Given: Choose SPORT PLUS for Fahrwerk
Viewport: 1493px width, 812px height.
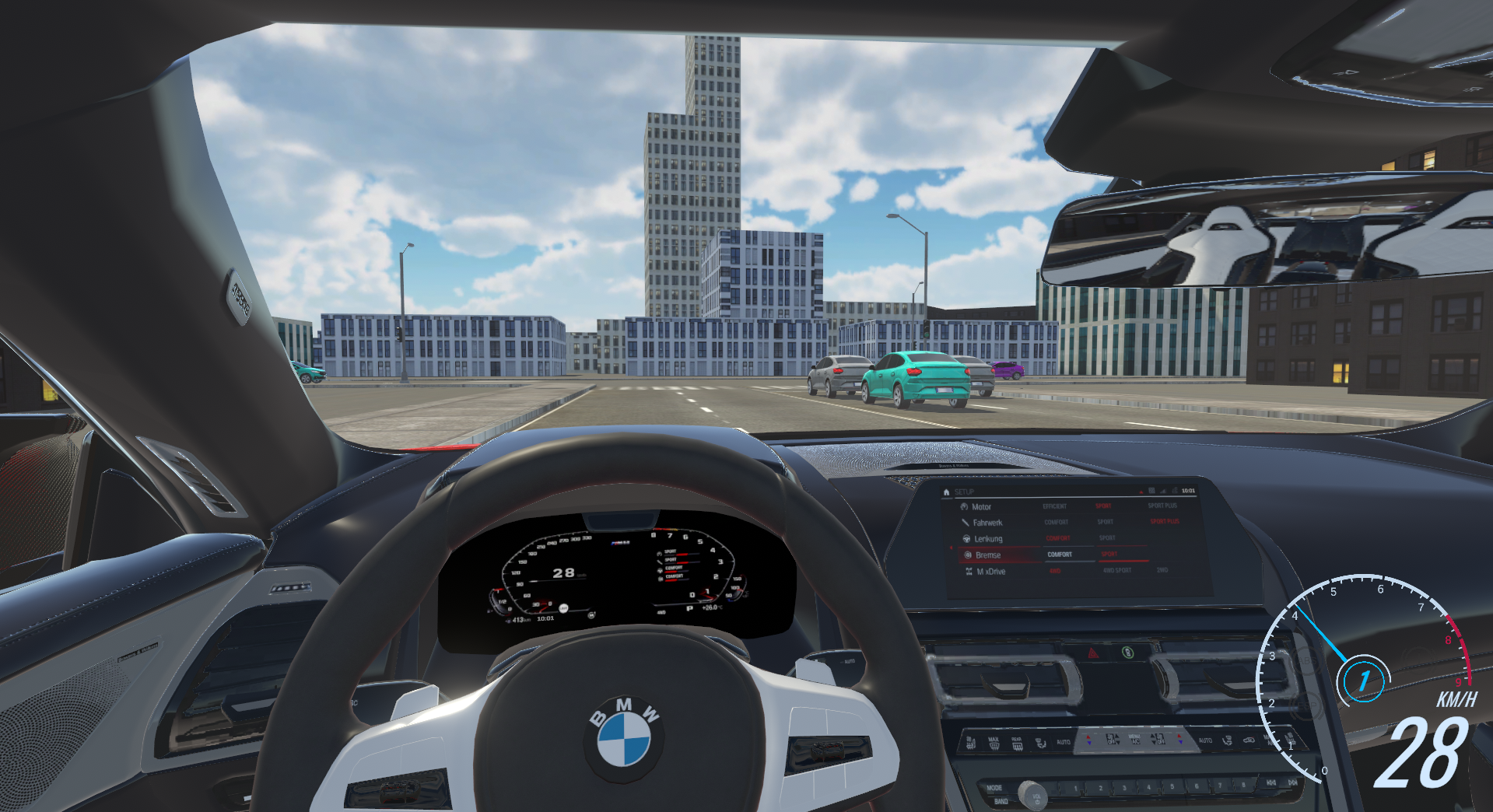Looking at the screenshot, I should point(1164,521).
